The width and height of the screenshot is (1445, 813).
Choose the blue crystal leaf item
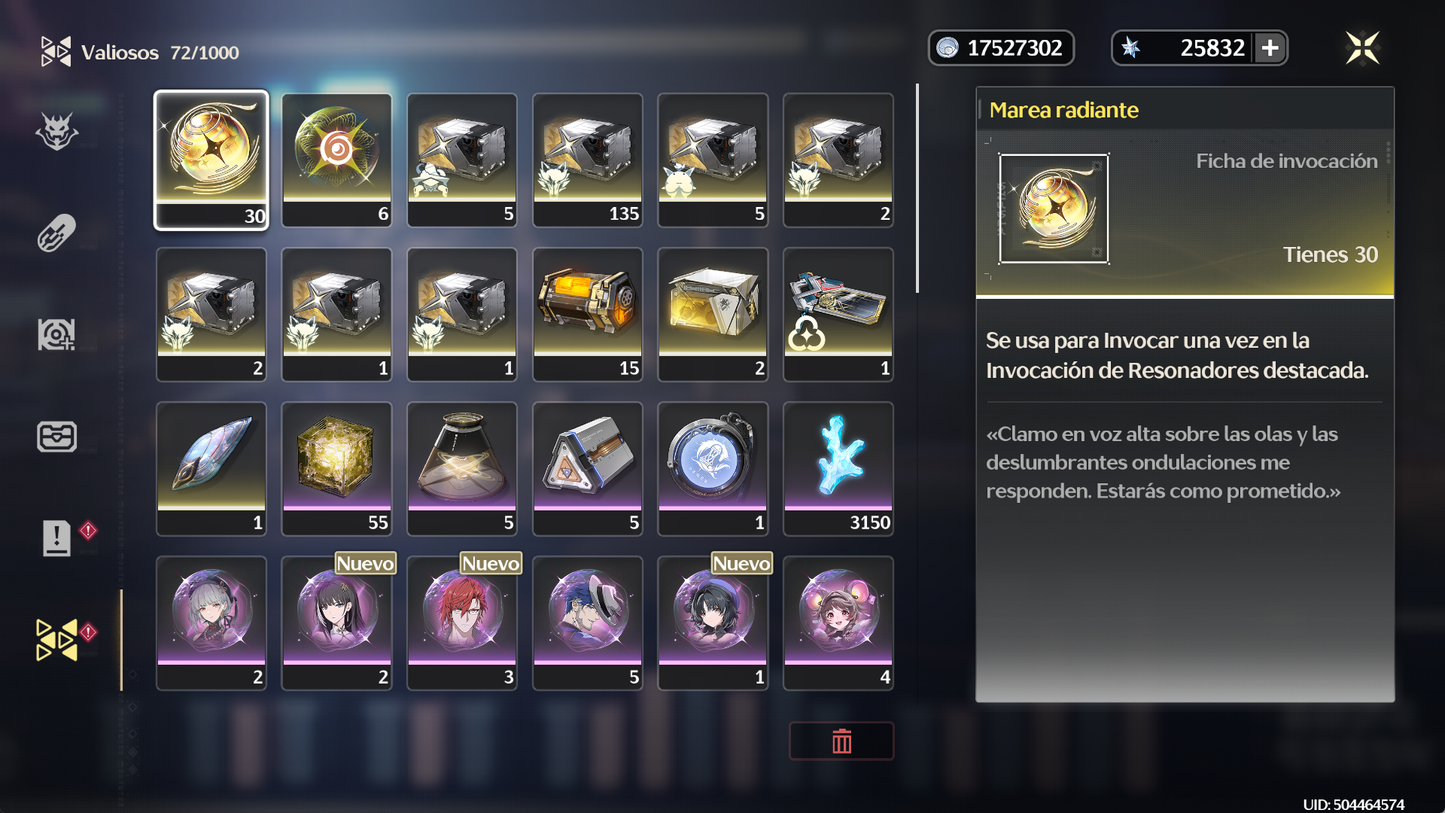click(x=211, y=468)
